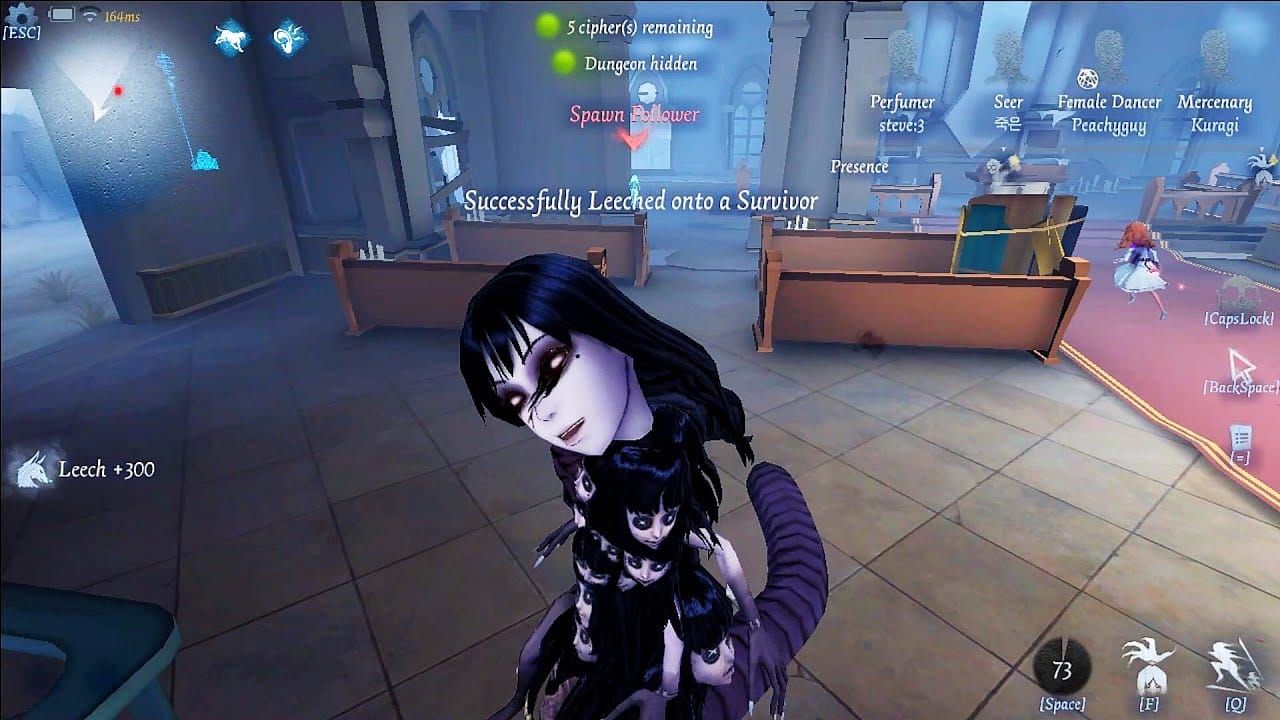Click the battery level indicator

pyautogui.click(x=62, y=14)
